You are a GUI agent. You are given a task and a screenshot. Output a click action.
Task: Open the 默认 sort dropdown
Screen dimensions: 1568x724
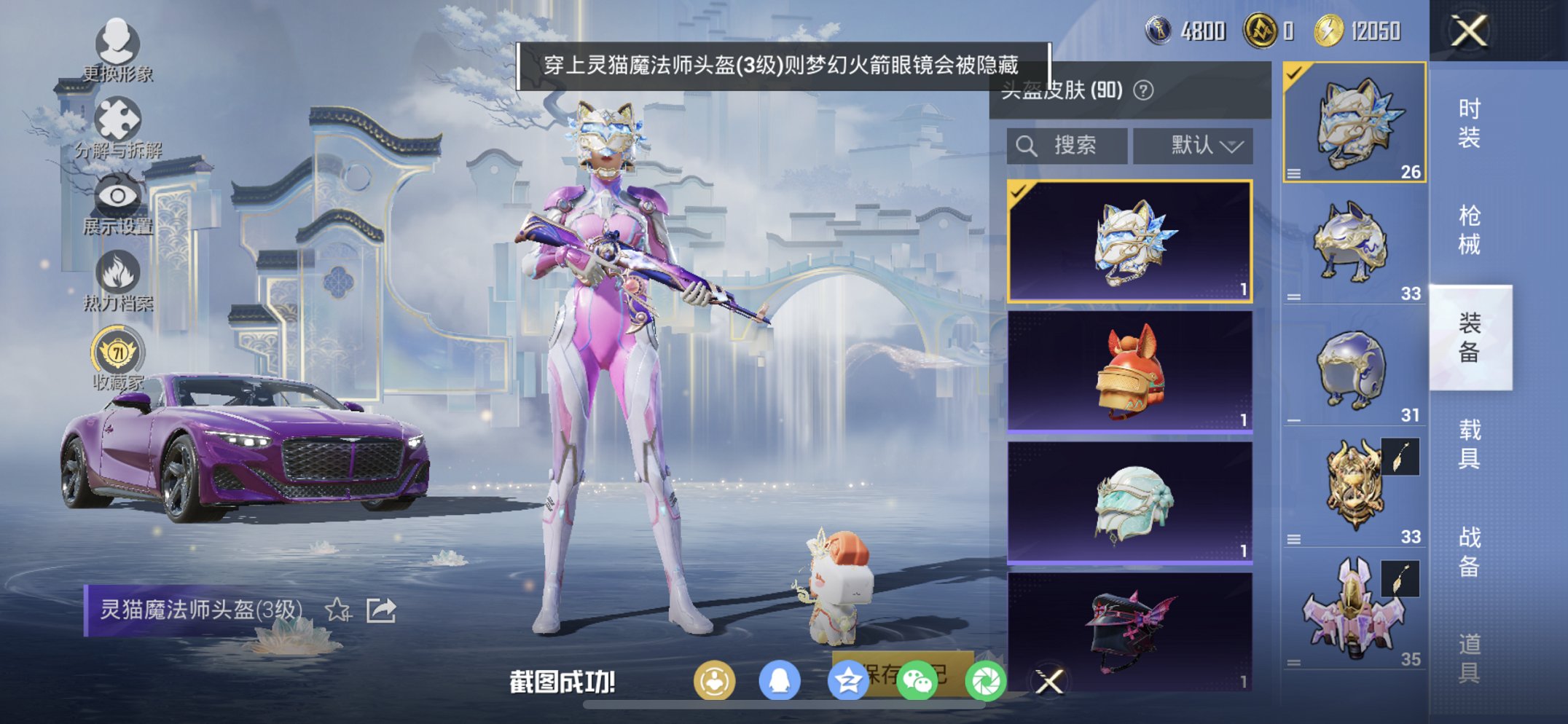point(1193,145)
